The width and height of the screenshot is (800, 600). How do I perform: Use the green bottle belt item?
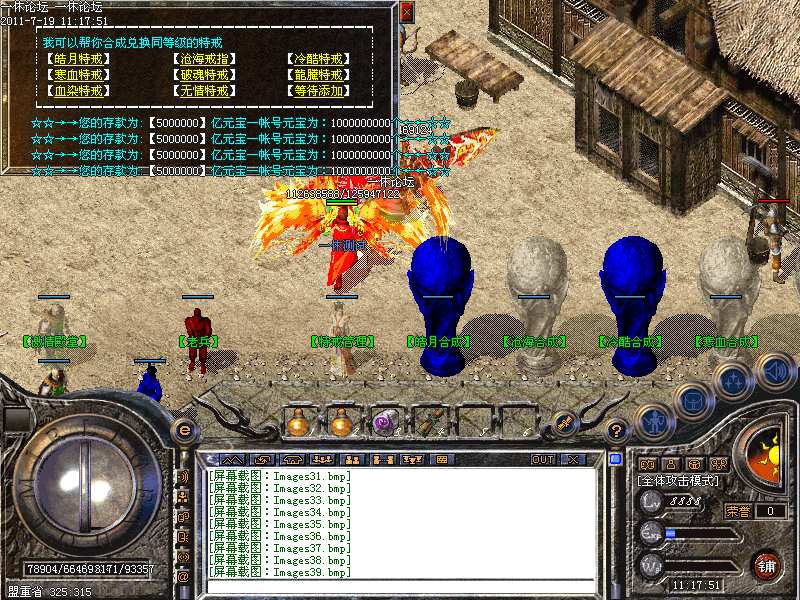[x=429, y=423]
